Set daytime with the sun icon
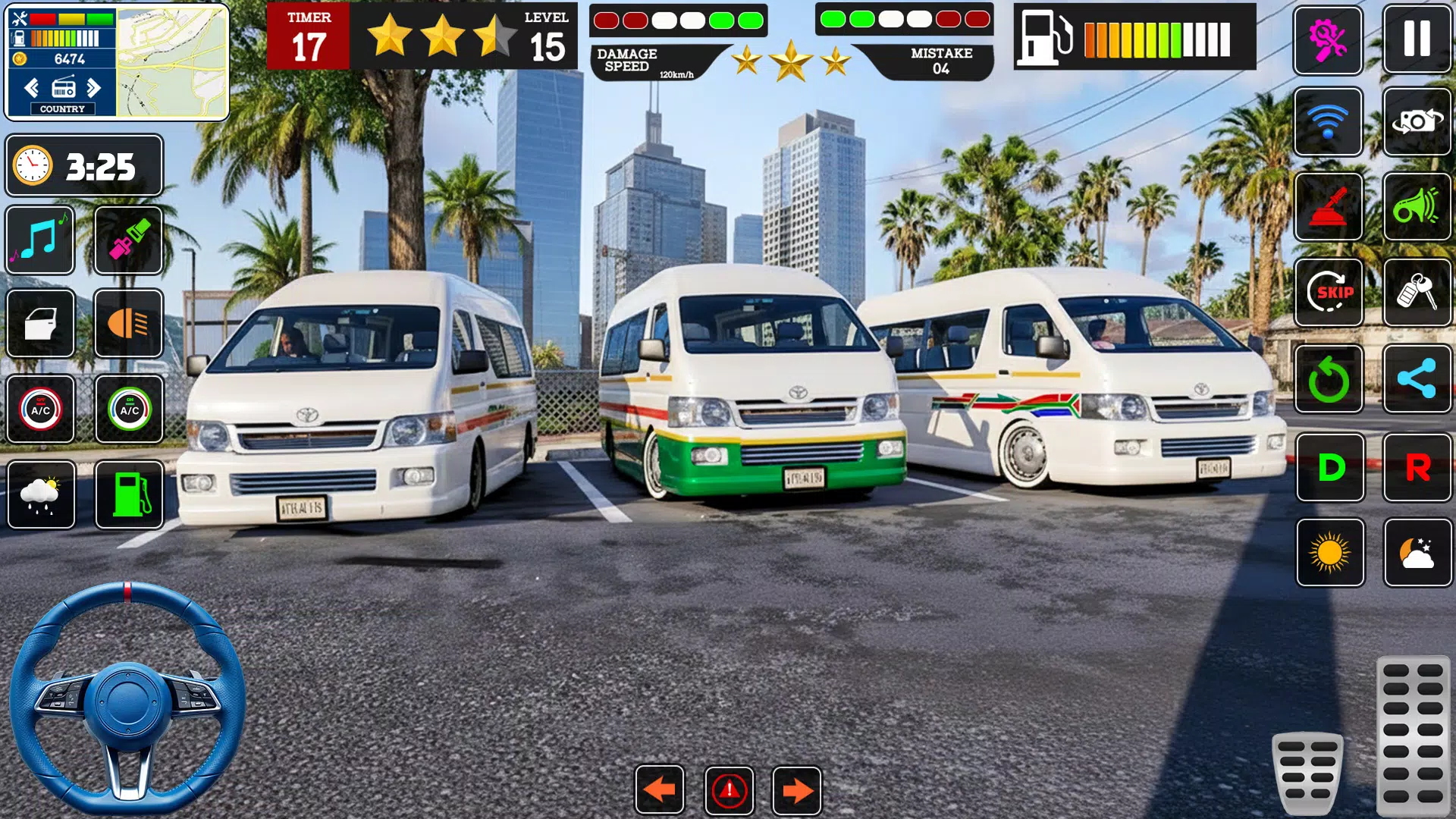Viewport: 1456px width, 819px height. pos(1330,553)
